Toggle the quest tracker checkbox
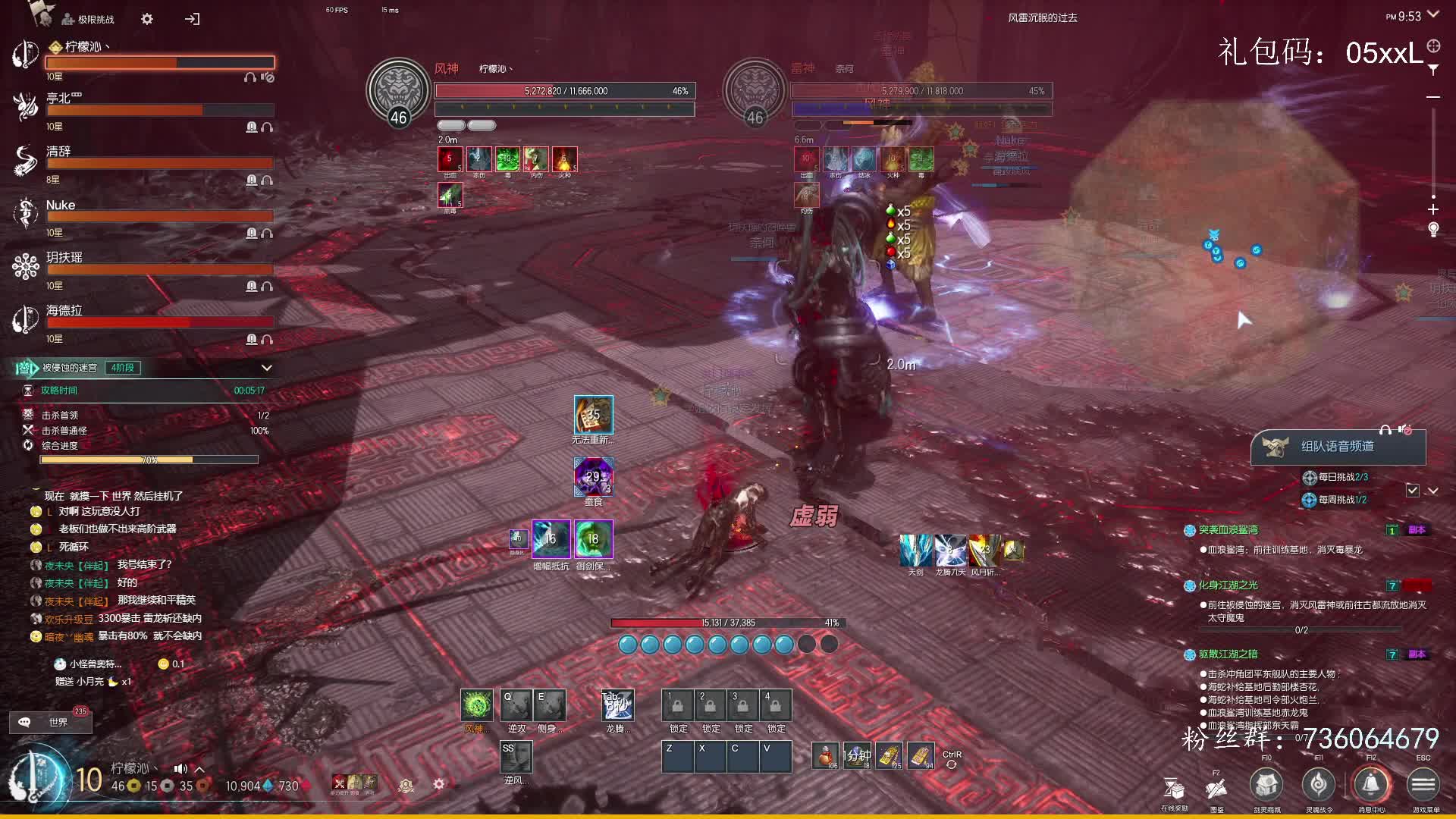This screenshot has height=819, width=1456. 1412,491
